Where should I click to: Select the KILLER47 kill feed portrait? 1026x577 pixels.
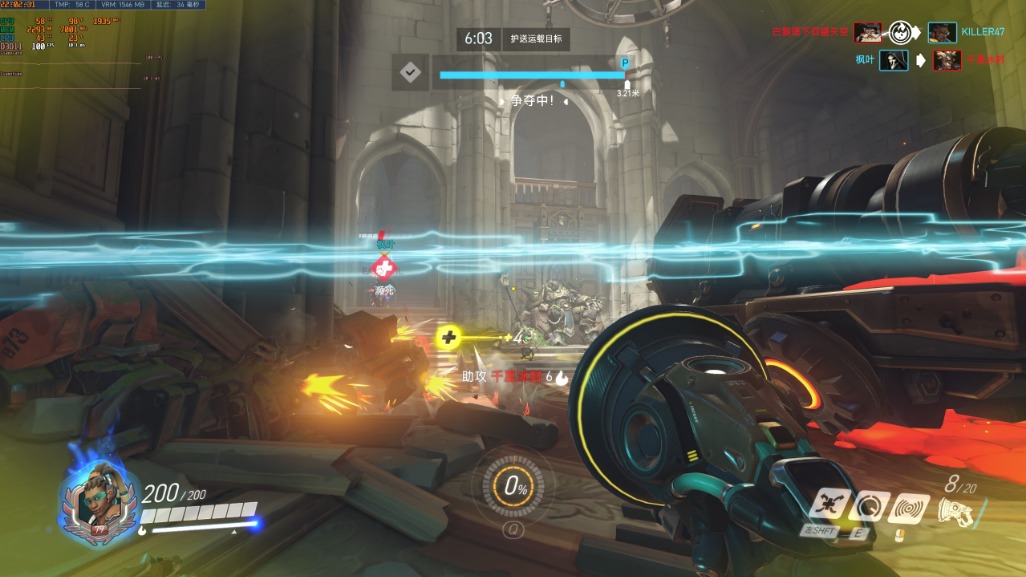(942, 32)
